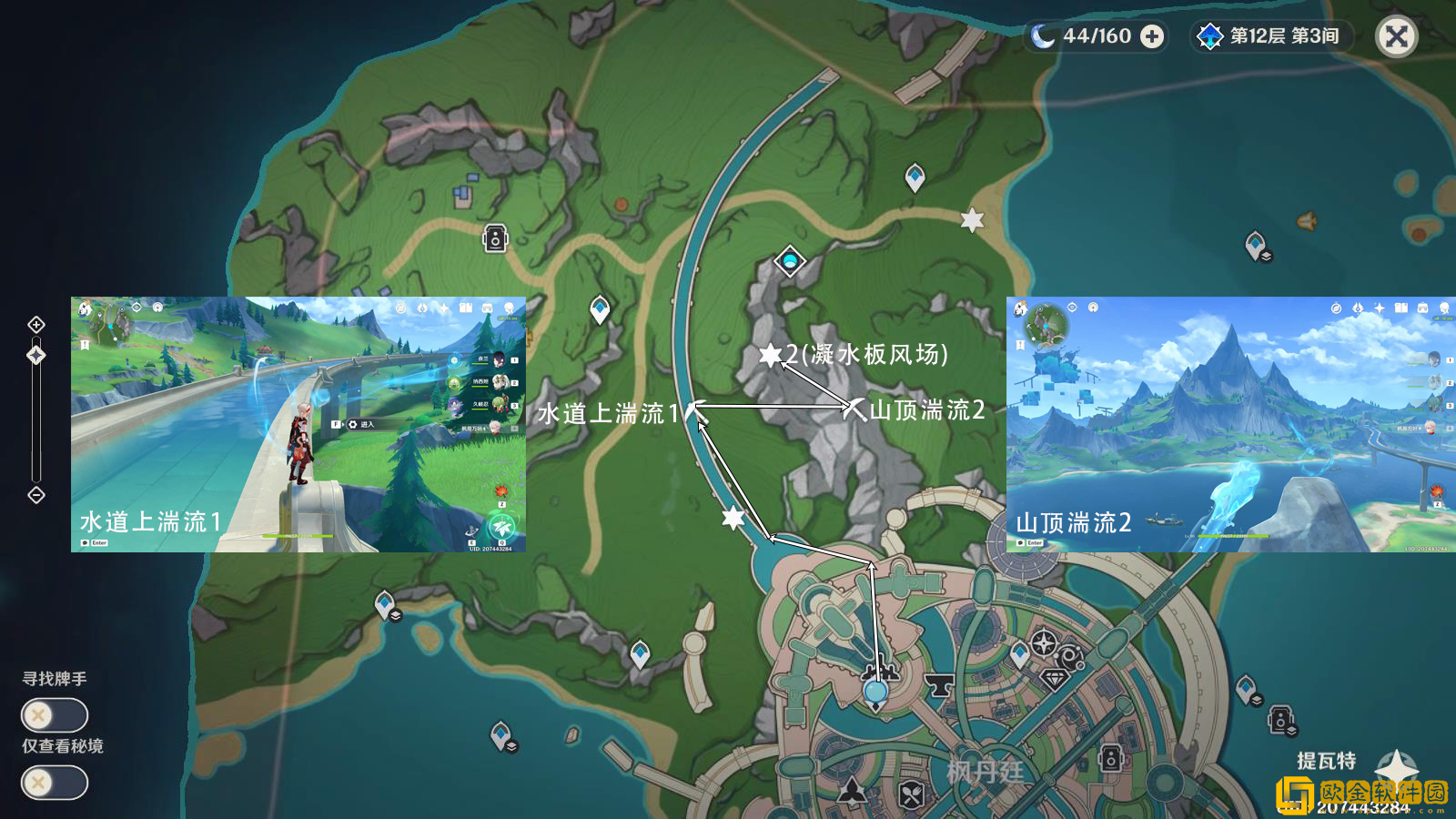Viewport: 1456px width, 819px height.
Task: Select the blacksmith anvil map marker
Action: pyautogui.click(x=937, y=683)
